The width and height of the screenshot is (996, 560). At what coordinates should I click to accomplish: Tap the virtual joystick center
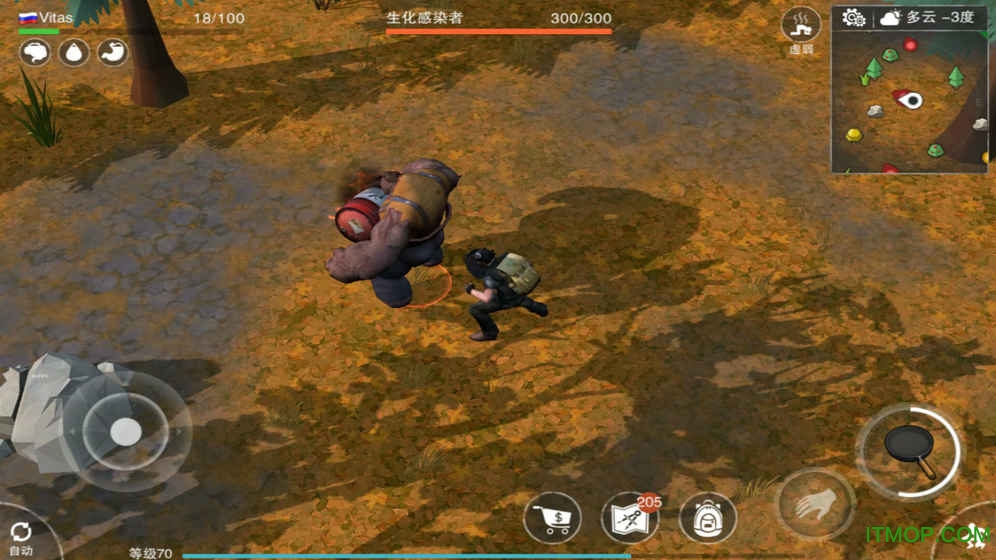pos(125,432)
